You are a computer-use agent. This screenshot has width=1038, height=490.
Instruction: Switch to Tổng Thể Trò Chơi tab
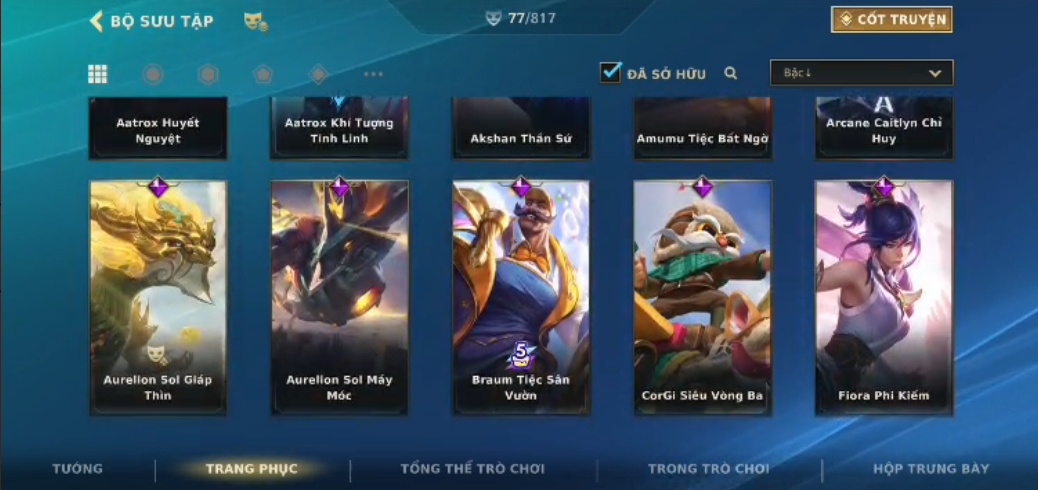click(x=472, y=469)
